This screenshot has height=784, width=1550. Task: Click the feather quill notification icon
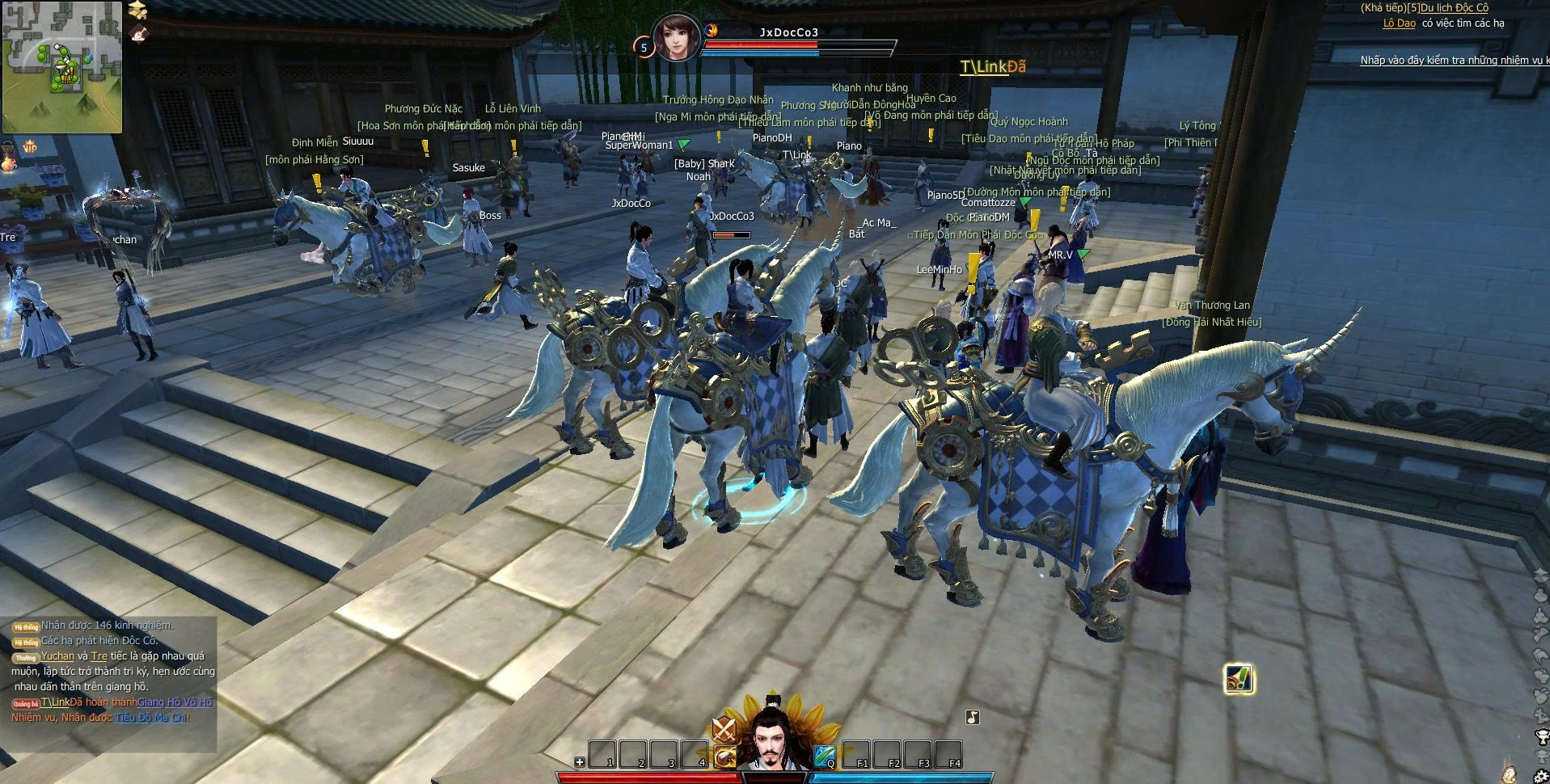tap(1239, 680)
